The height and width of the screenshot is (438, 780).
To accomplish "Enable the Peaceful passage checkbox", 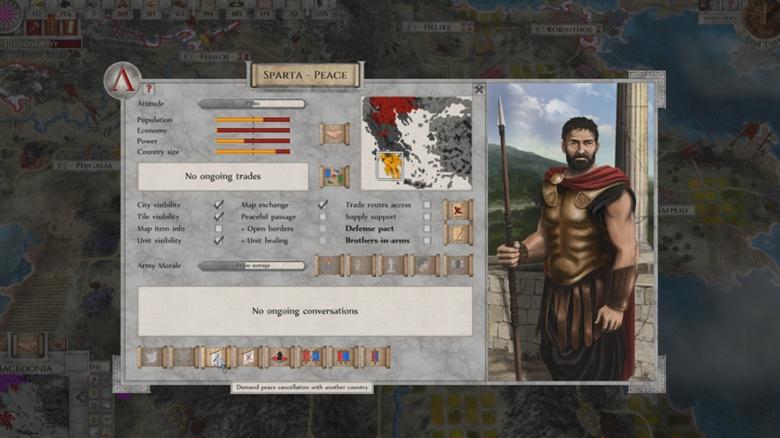I will (x=323, y=217).
